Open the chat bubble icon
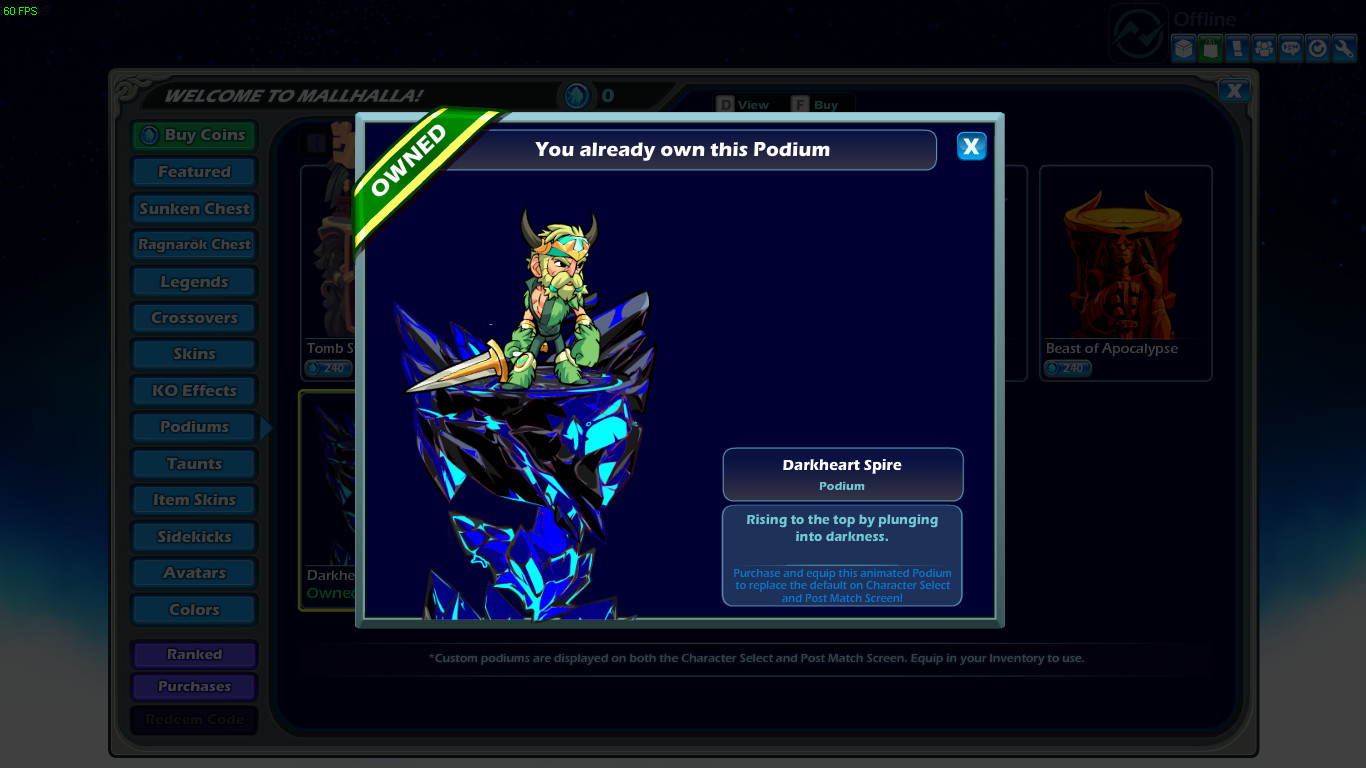1366x768 pixels. click(1291, 47)
